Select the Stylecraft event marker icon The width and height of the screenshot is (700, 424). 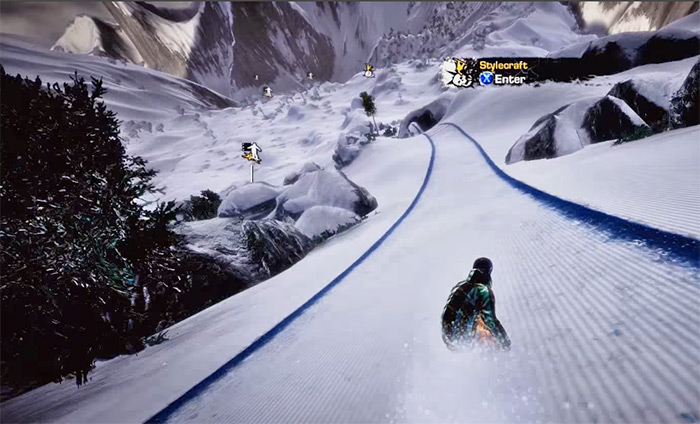tap(457, 72)
